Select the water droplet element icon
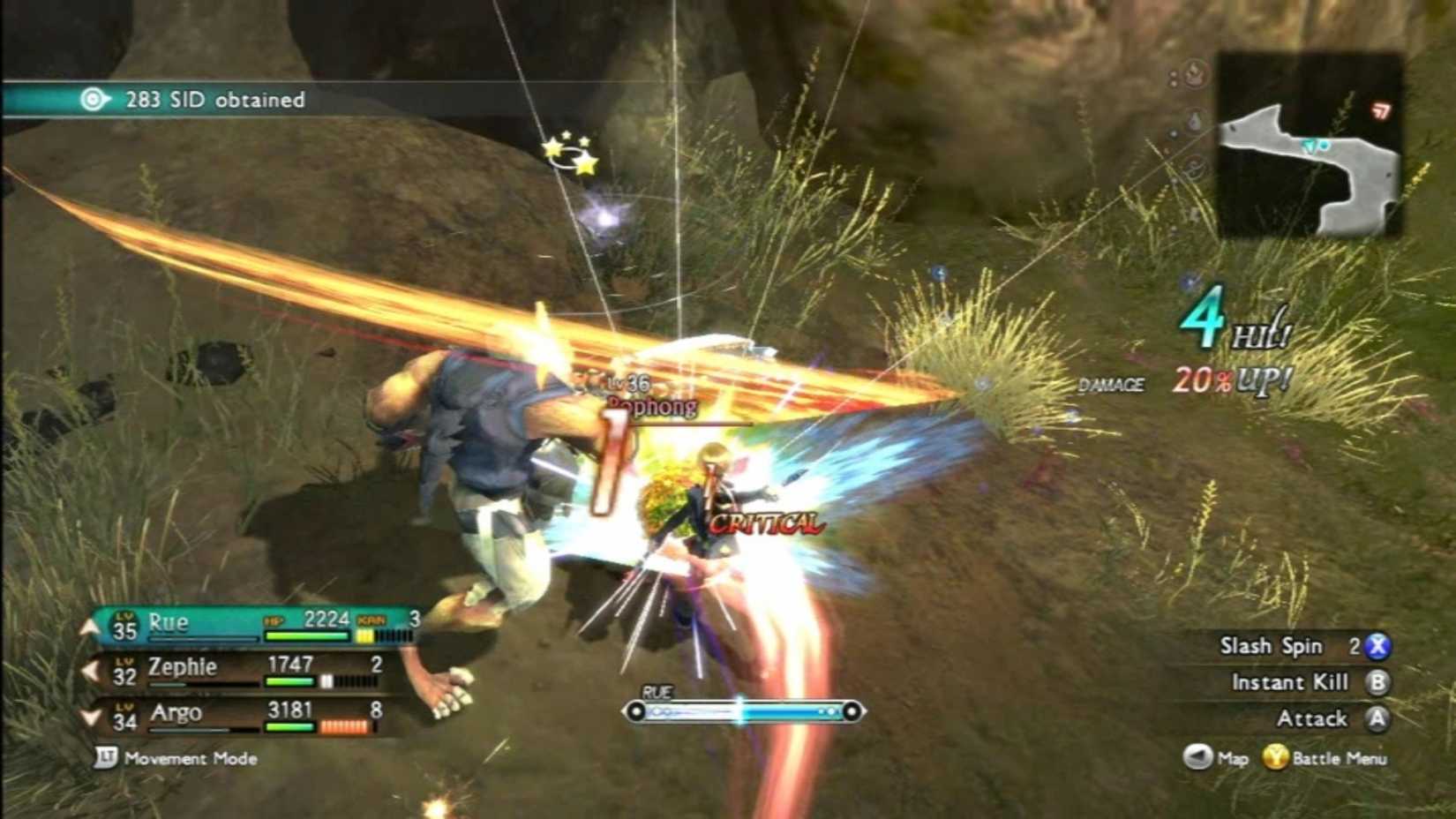The image size is (1456, 819). [1193, 120]
